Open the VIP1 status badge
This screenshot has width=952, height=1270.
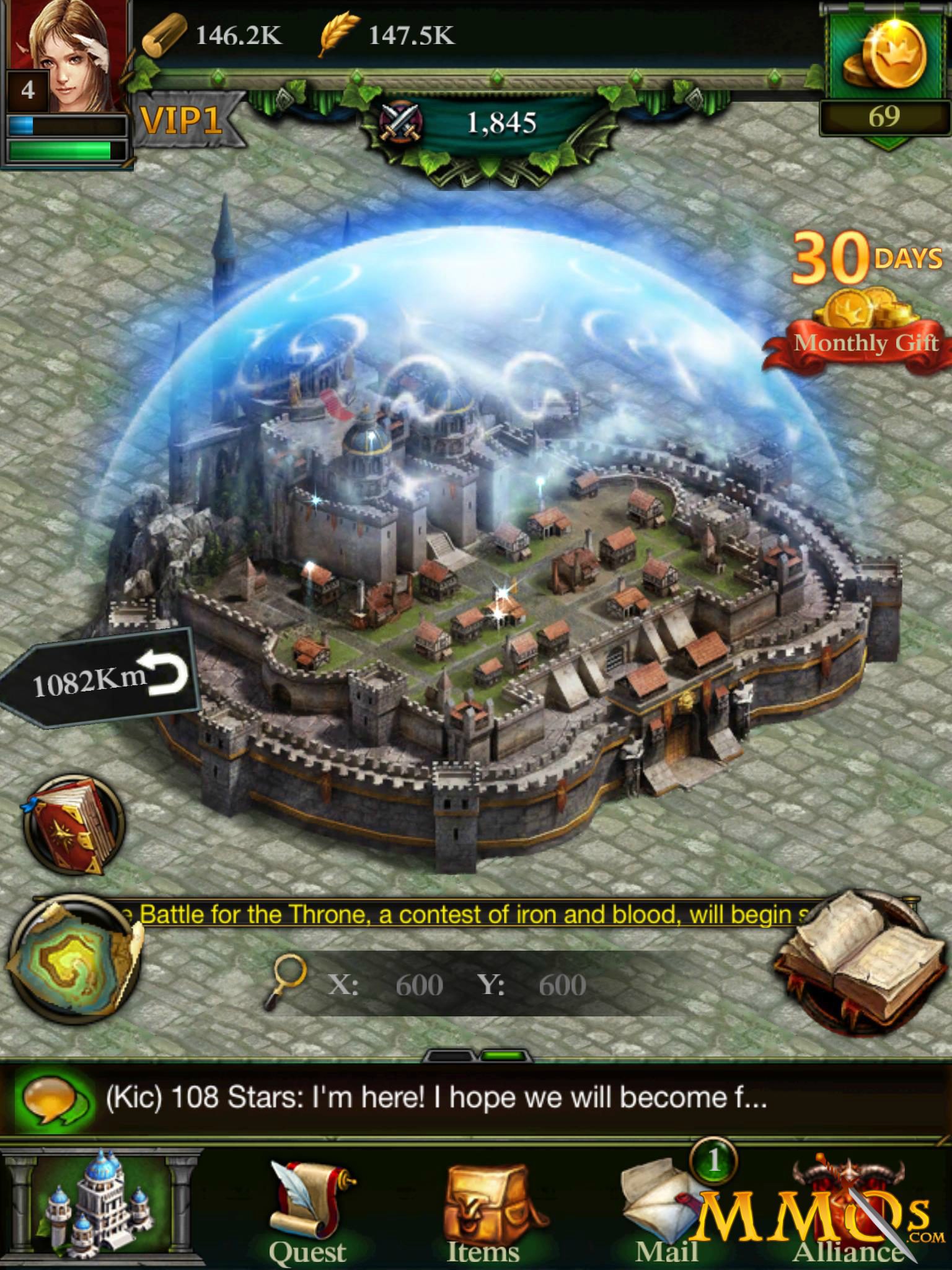(x=180, y=119)
